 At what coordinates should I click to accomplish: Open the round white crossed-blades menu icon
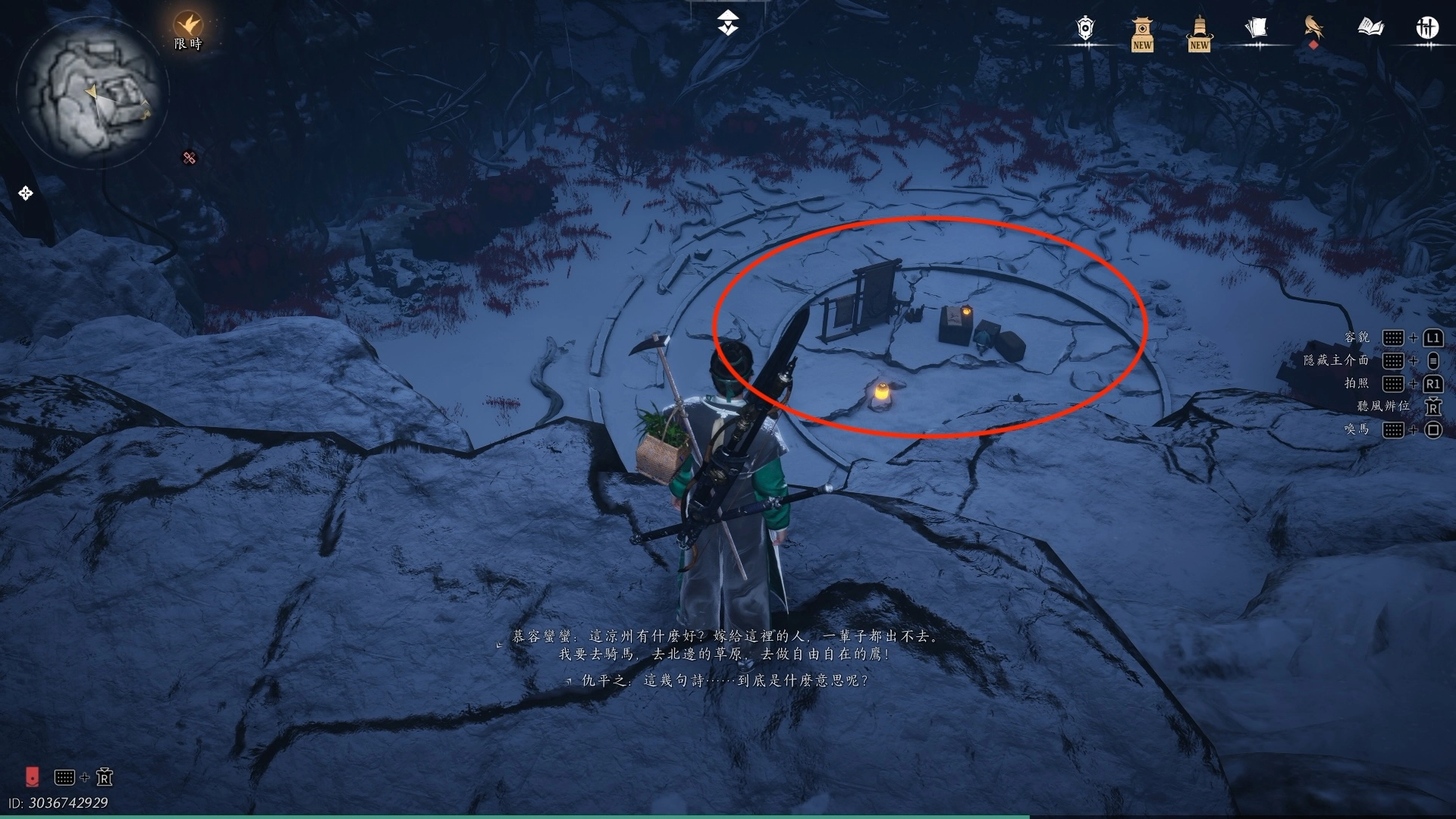(x=1427, y=29)
